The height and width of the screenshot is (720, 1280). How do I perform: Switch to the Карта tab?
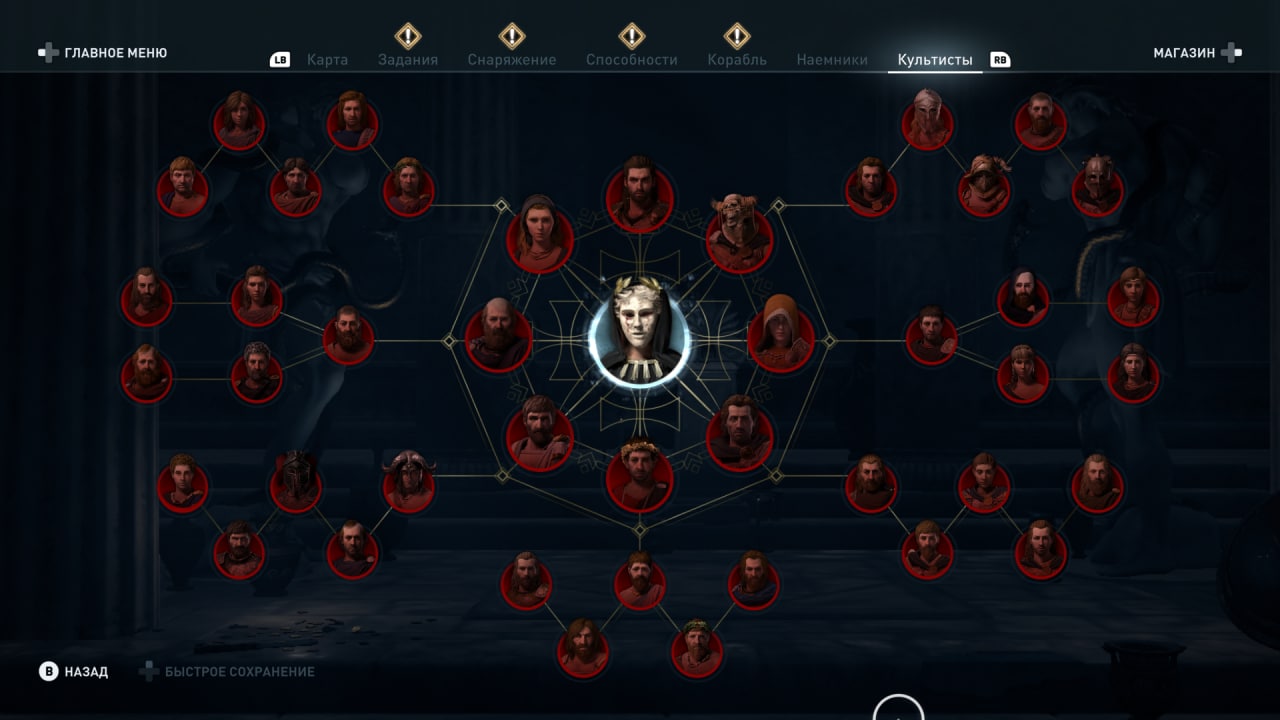tap(327, 60)
